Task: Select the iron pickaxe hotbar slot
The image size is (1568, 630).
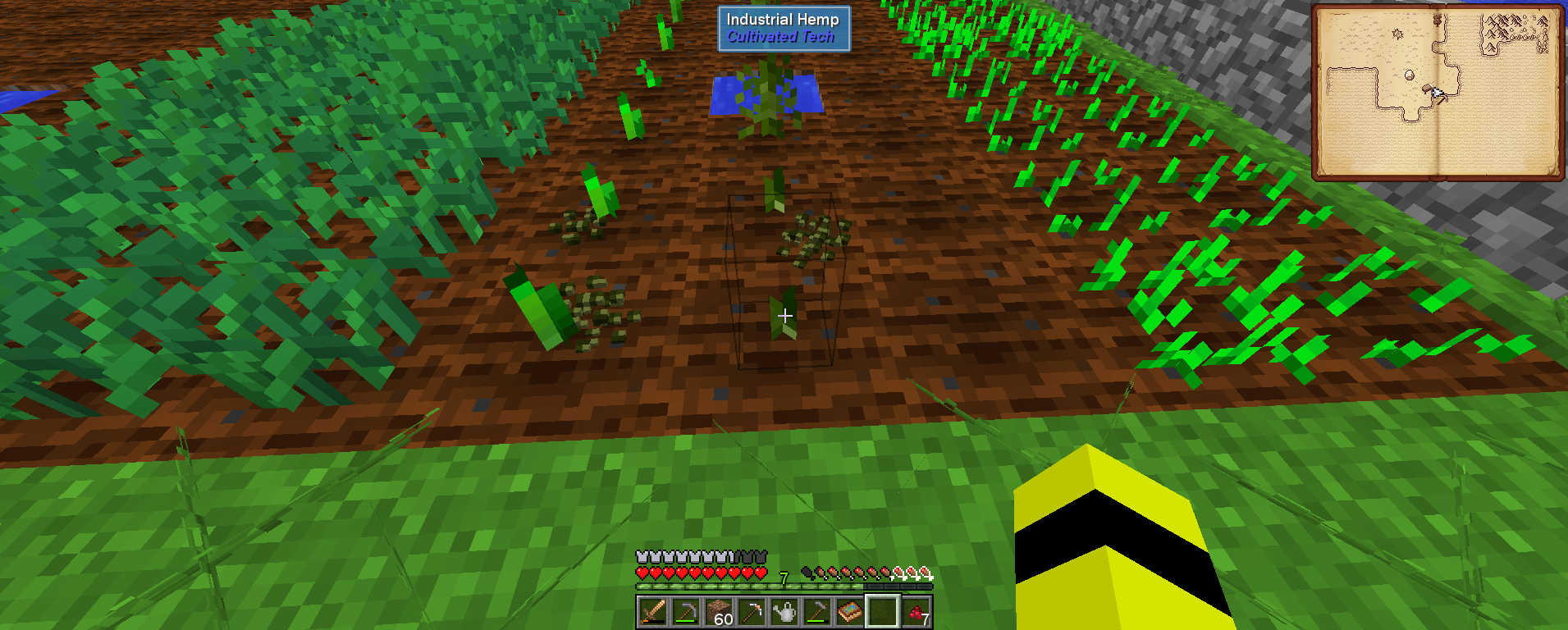Action: [x=752, y=613]
